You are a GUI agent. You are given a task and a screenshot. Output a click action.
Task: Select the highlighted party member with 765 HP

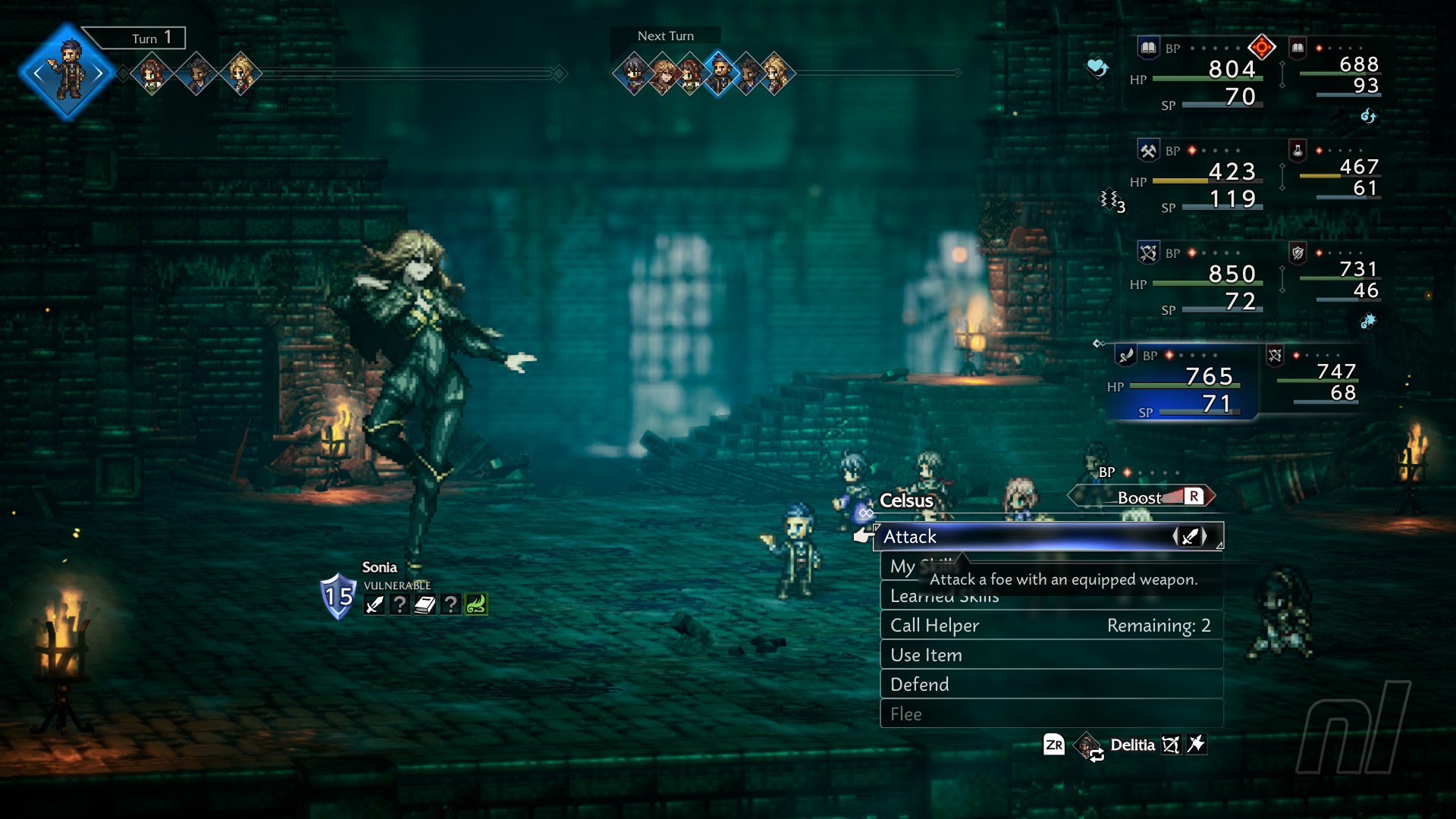tap(1185, 381)
